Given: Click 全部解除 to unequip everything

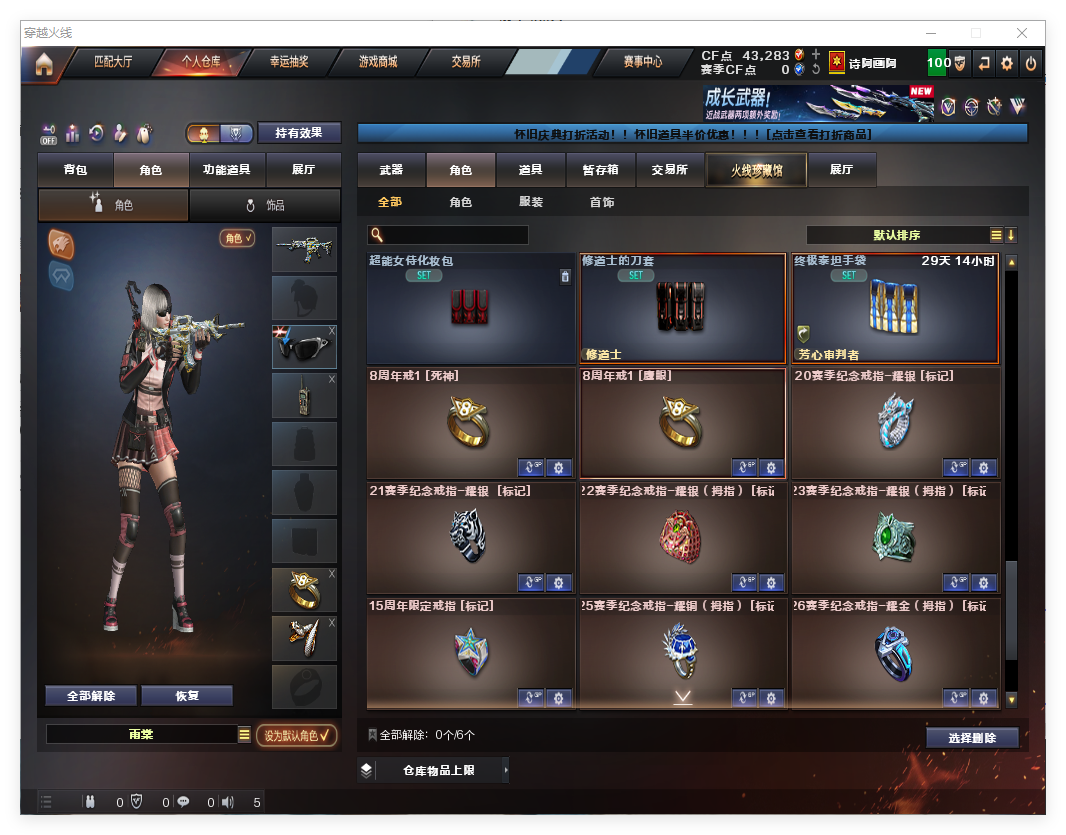Looking at the screenshot, I should pyautogui.click(x=91, y=696).
